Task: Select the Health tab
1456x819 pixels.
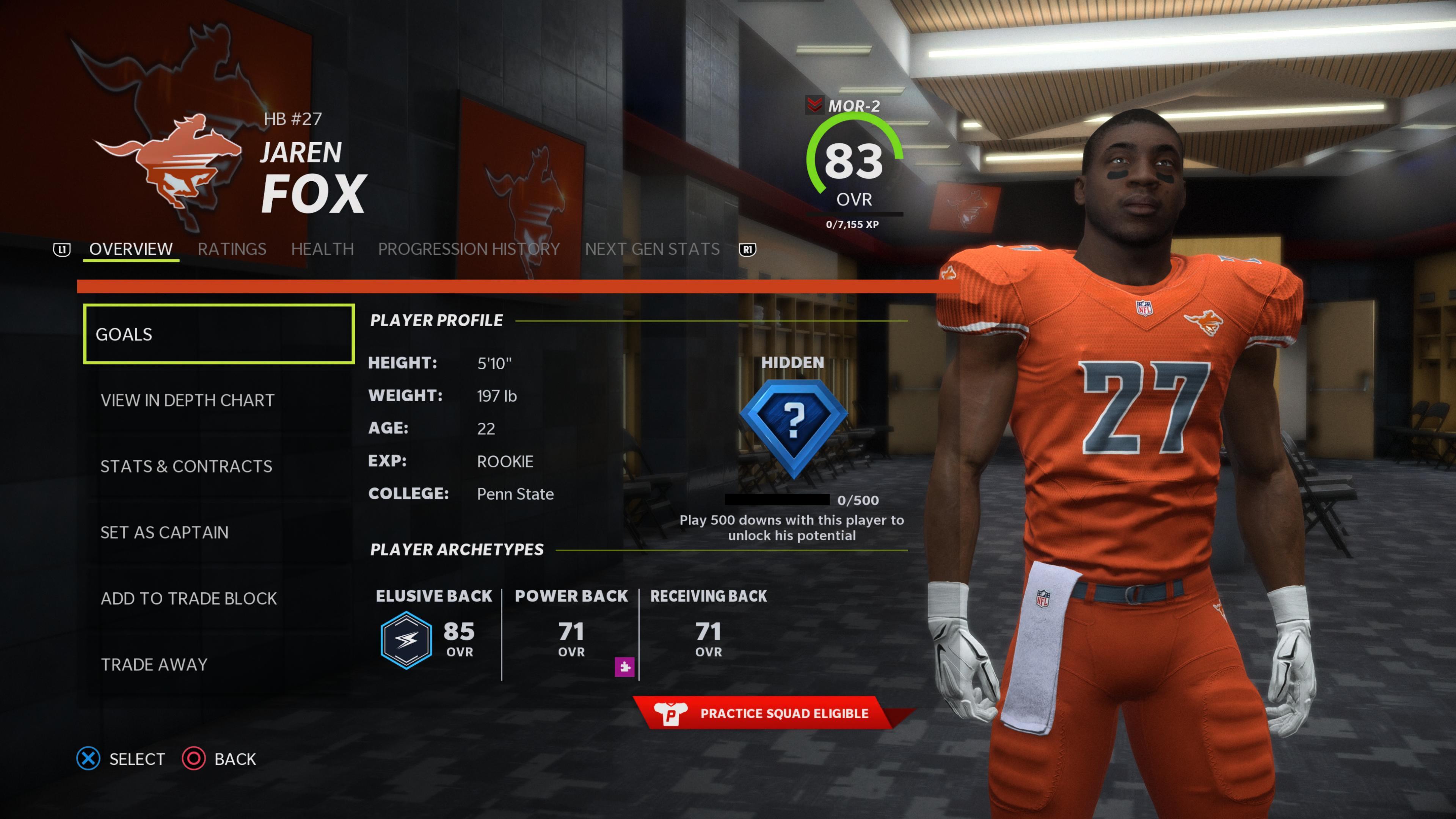Action: click(322, 249)
